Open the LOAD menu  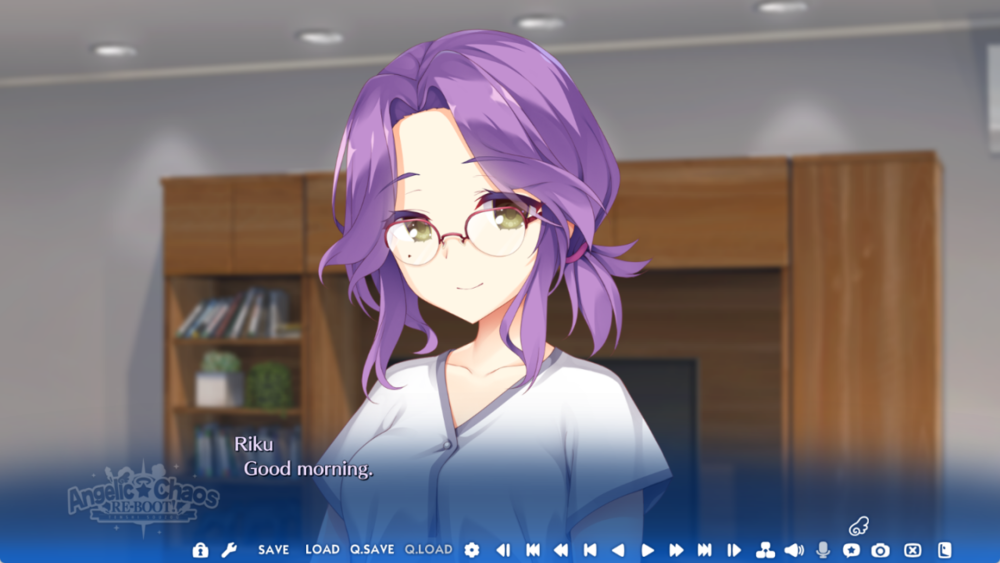pyautogui.click(x=322, y=550)
